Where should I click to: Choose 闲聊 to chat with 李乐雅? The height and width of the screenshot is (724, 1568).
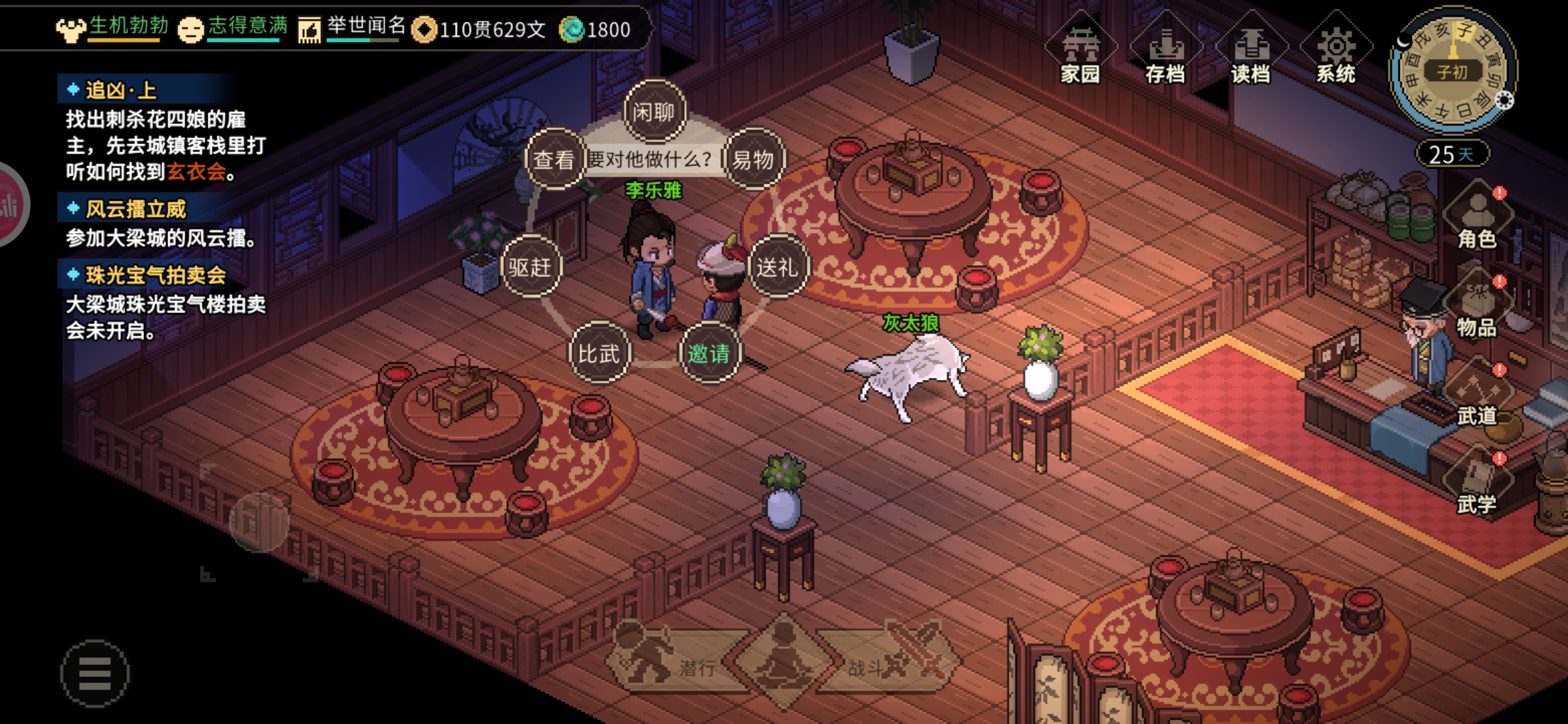pos(654,112)
